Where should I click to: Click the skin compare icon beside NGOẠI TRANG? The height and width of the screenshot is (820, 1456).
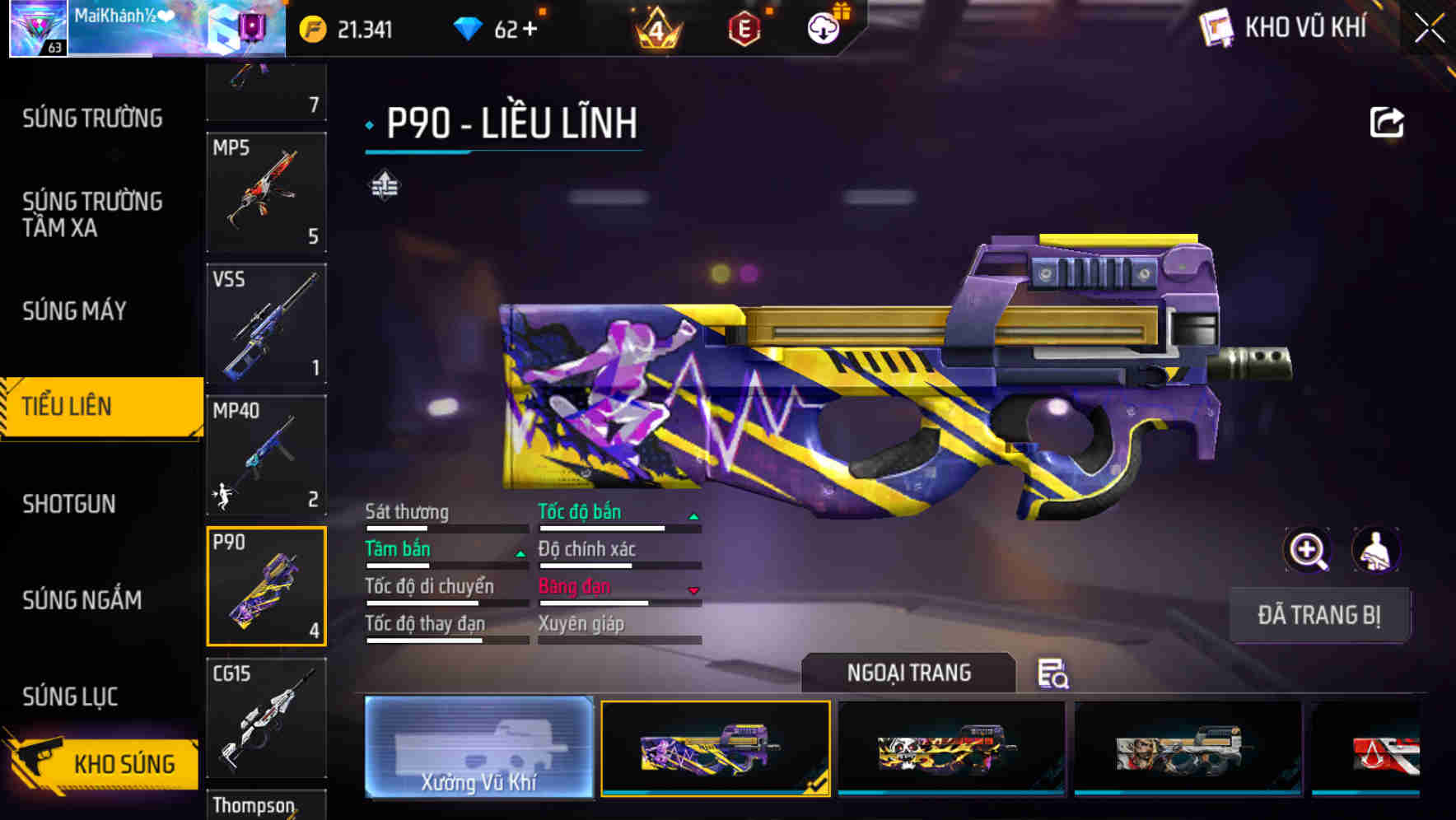pos(1054,675)
